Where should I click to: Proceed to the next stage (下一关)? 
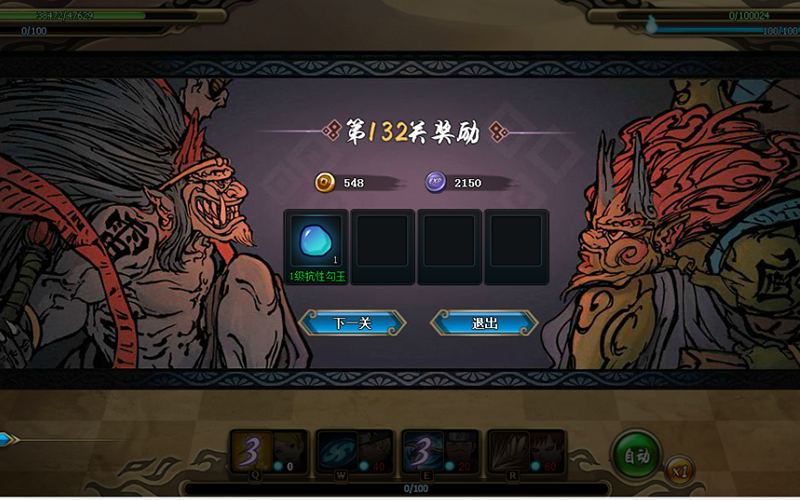(x=352, y=323)
